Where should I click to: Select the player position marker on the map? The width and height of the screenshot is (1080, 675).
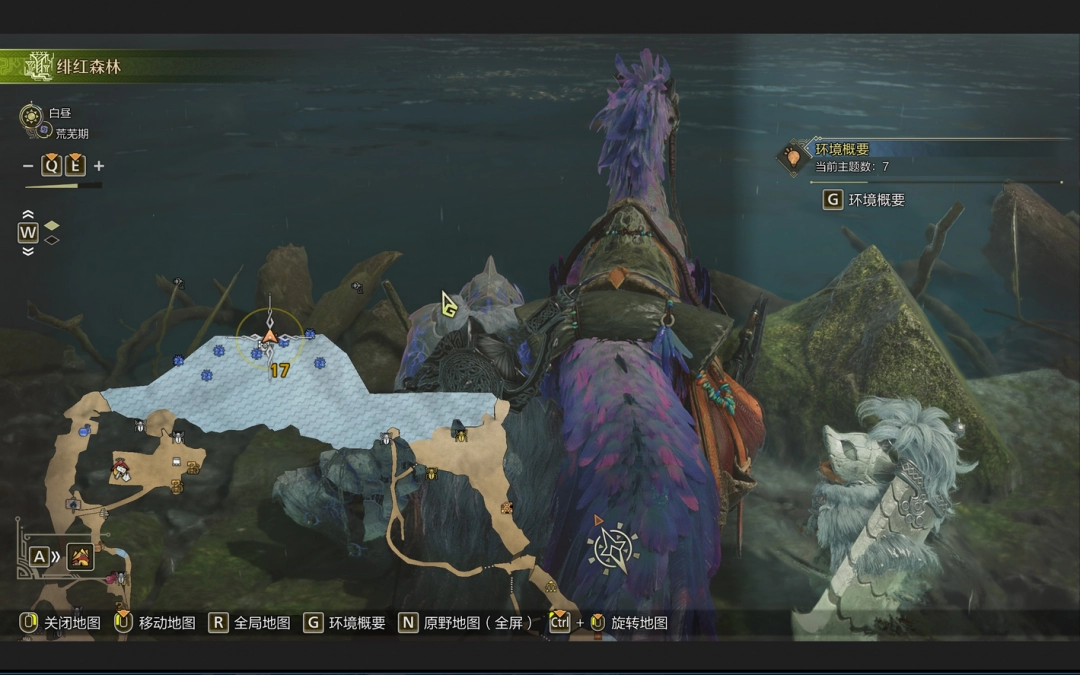pyautogui.click(x=270, y=337)
